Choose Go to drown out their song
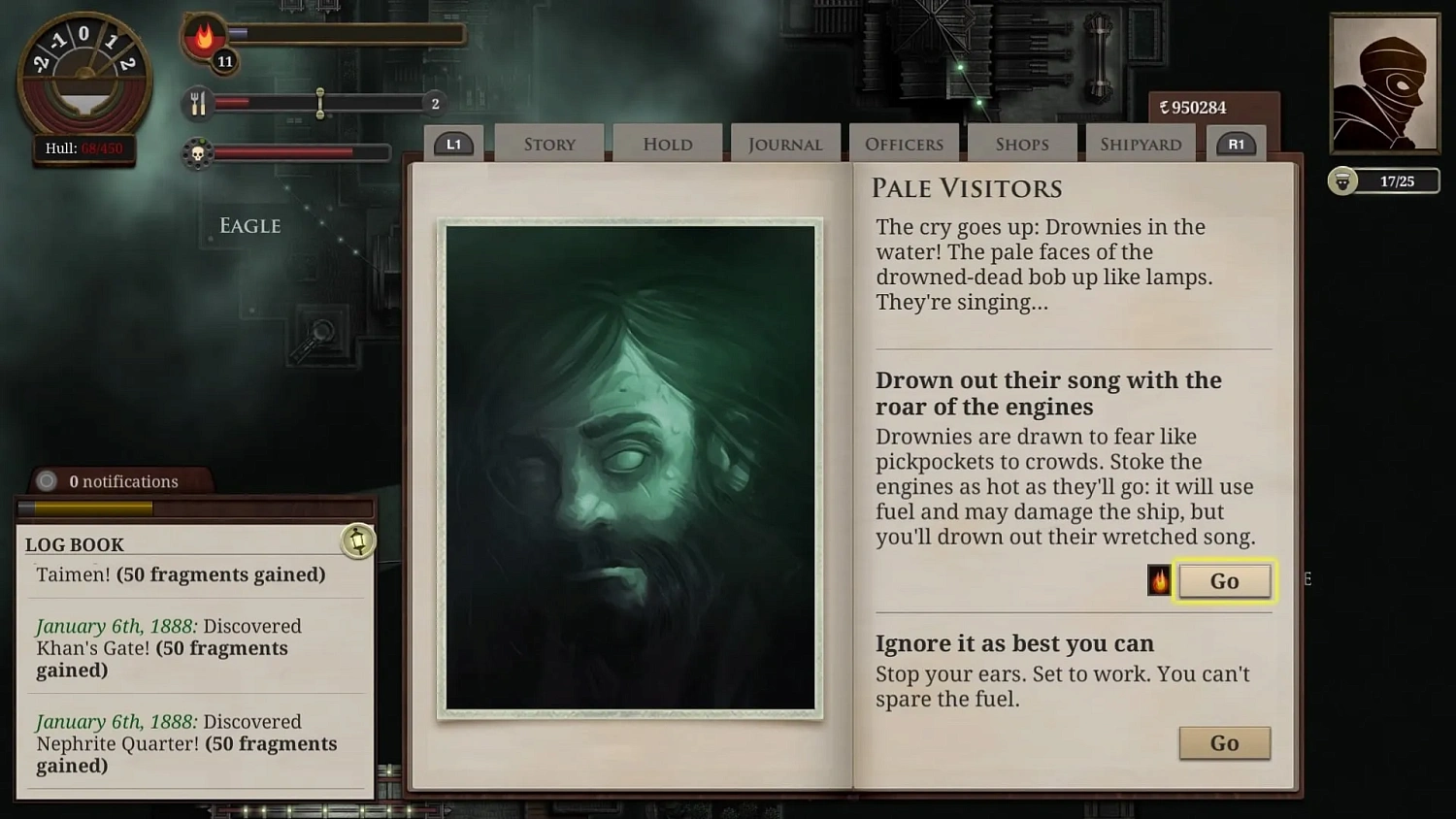The width and height of the screenshot is (1456, 819). click(x=1224, y=580)
